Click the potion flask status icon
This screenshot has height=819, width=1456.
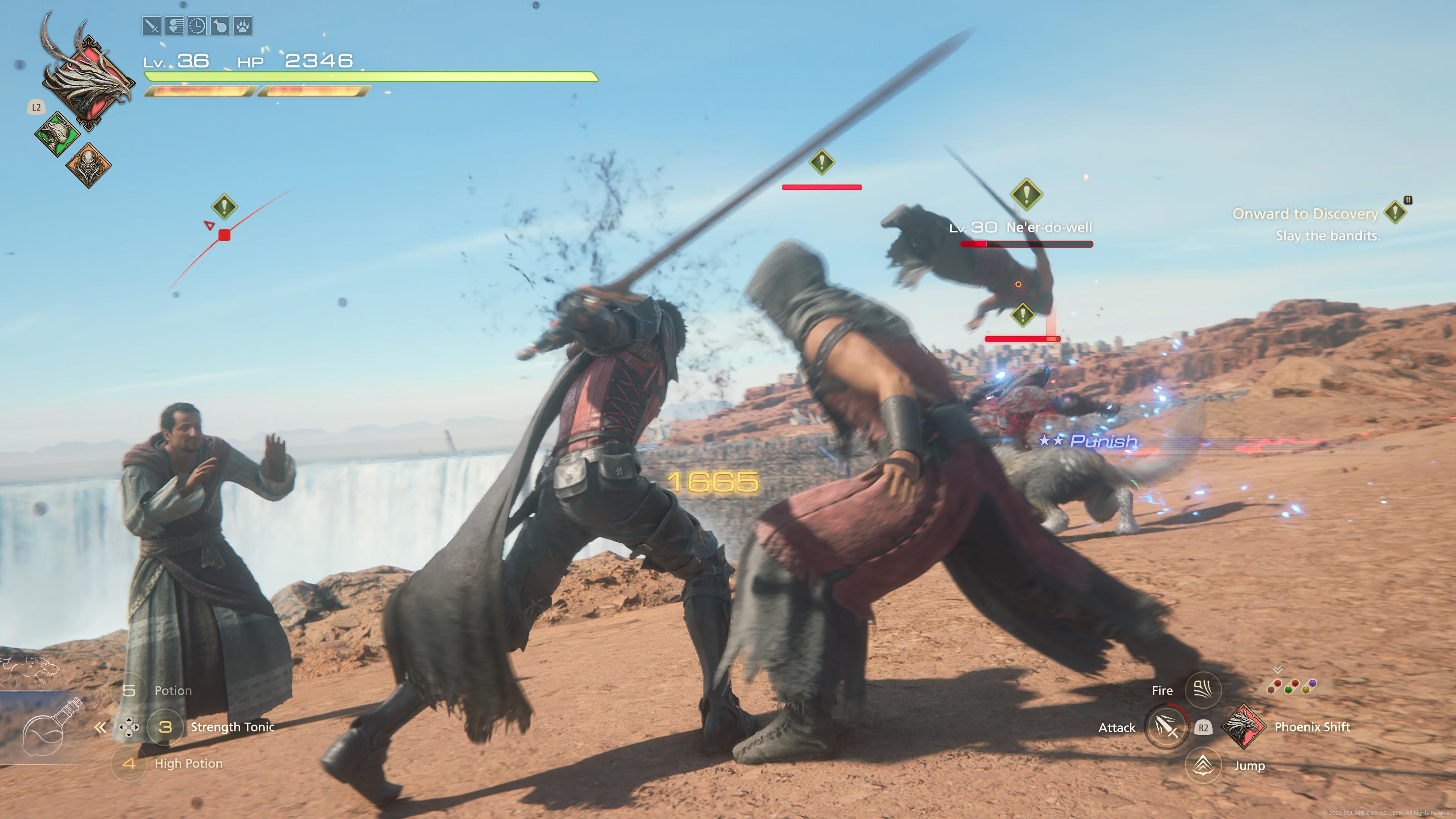(x=220, y=26)
